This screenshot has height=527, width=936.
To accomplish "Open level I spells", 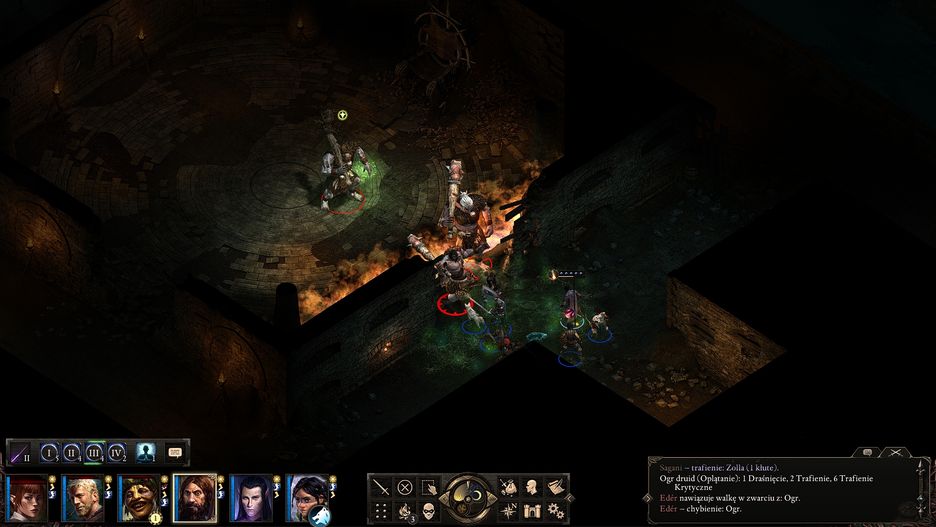I will pyautogui.click(x=48, y=452).
